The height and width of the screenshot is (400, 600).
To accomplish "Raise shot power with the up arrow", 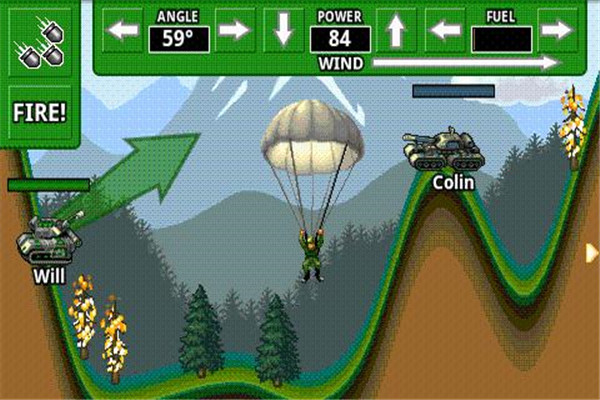I will click(x=396, y=31).
